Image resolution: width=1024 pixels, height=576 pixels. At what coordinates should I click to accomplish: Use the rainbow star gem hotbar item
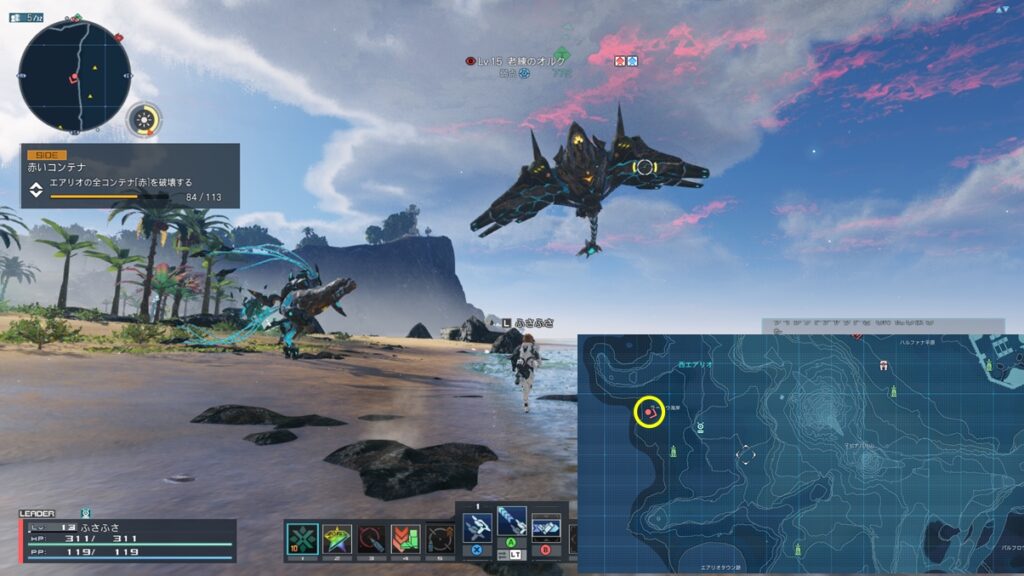tap(337, 539)
